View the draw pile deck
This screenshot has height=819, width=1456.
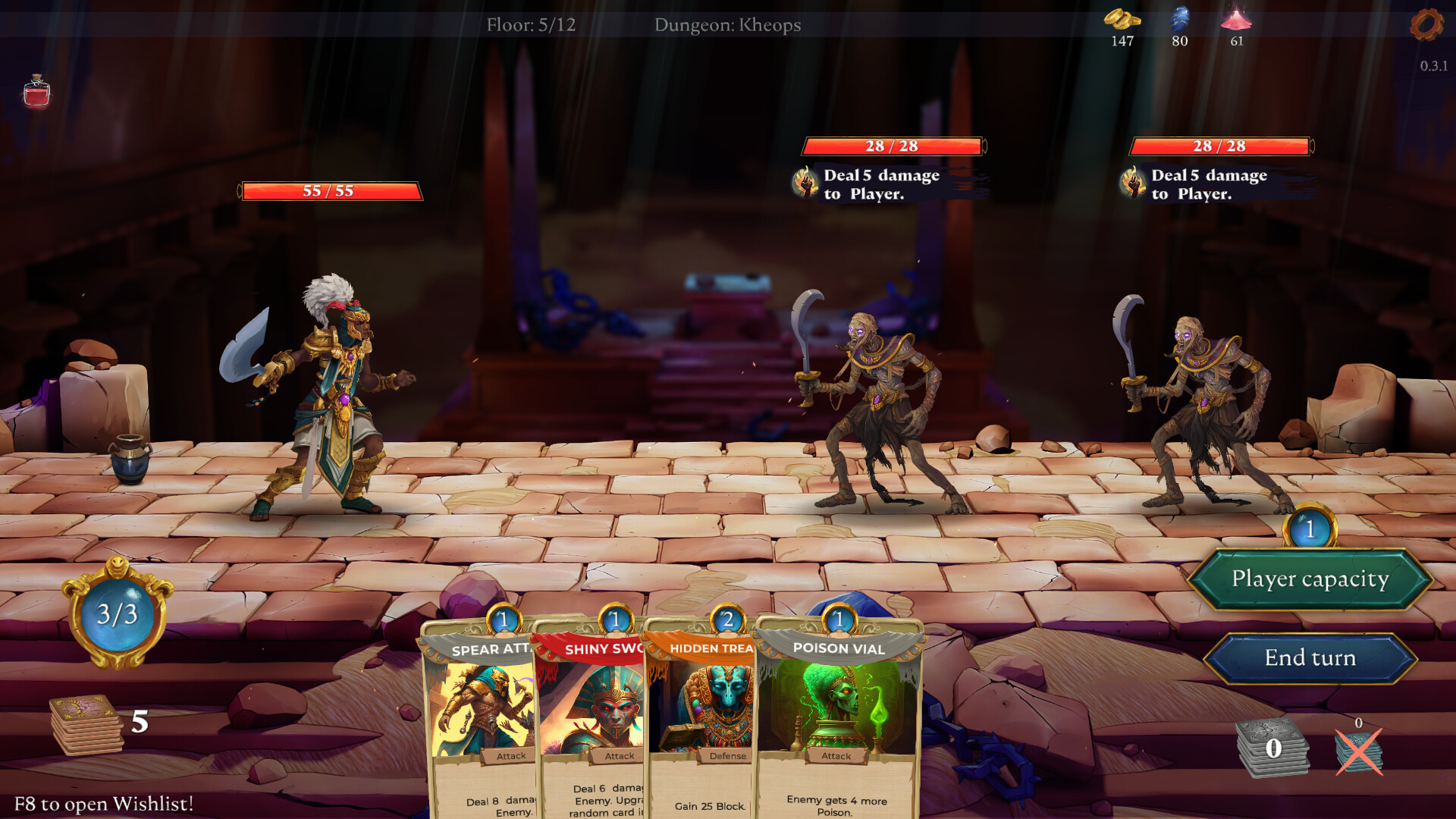pyautogui.click(x=86, y=725)
